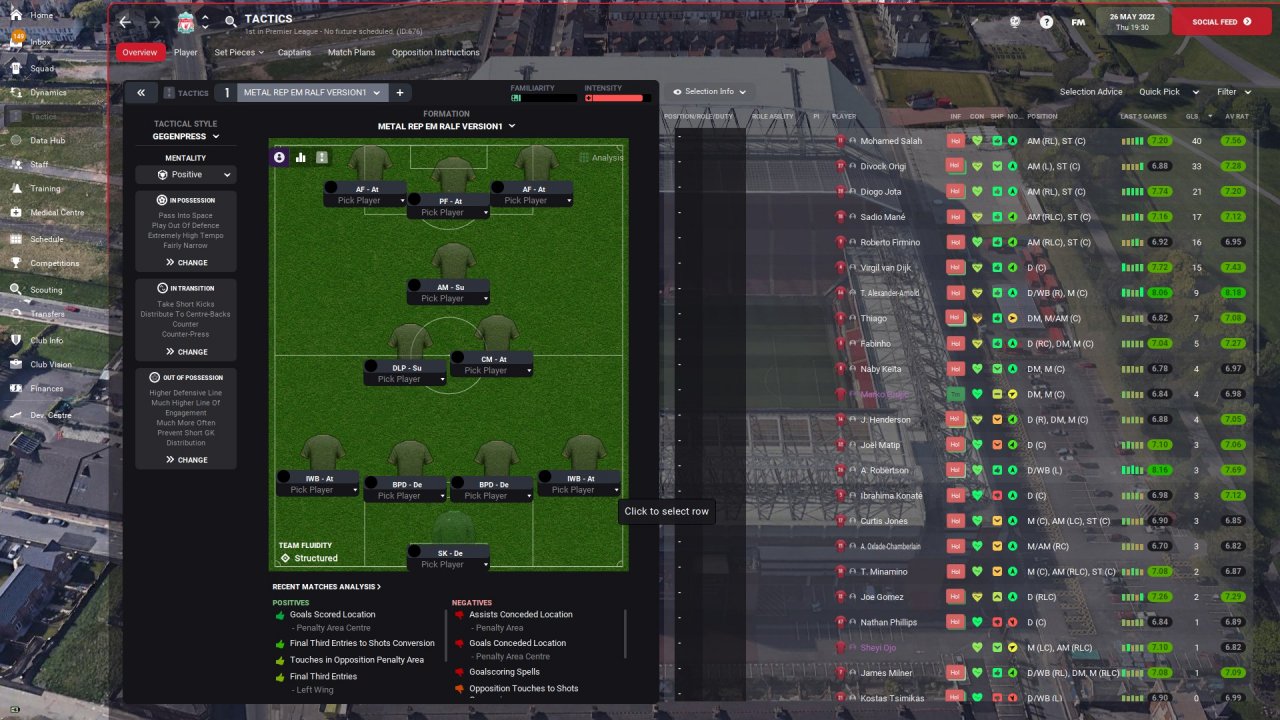Navigate to the Finances screen
Image resolution: width=1280 pixels, height=720 pixels.
point(46,389)
